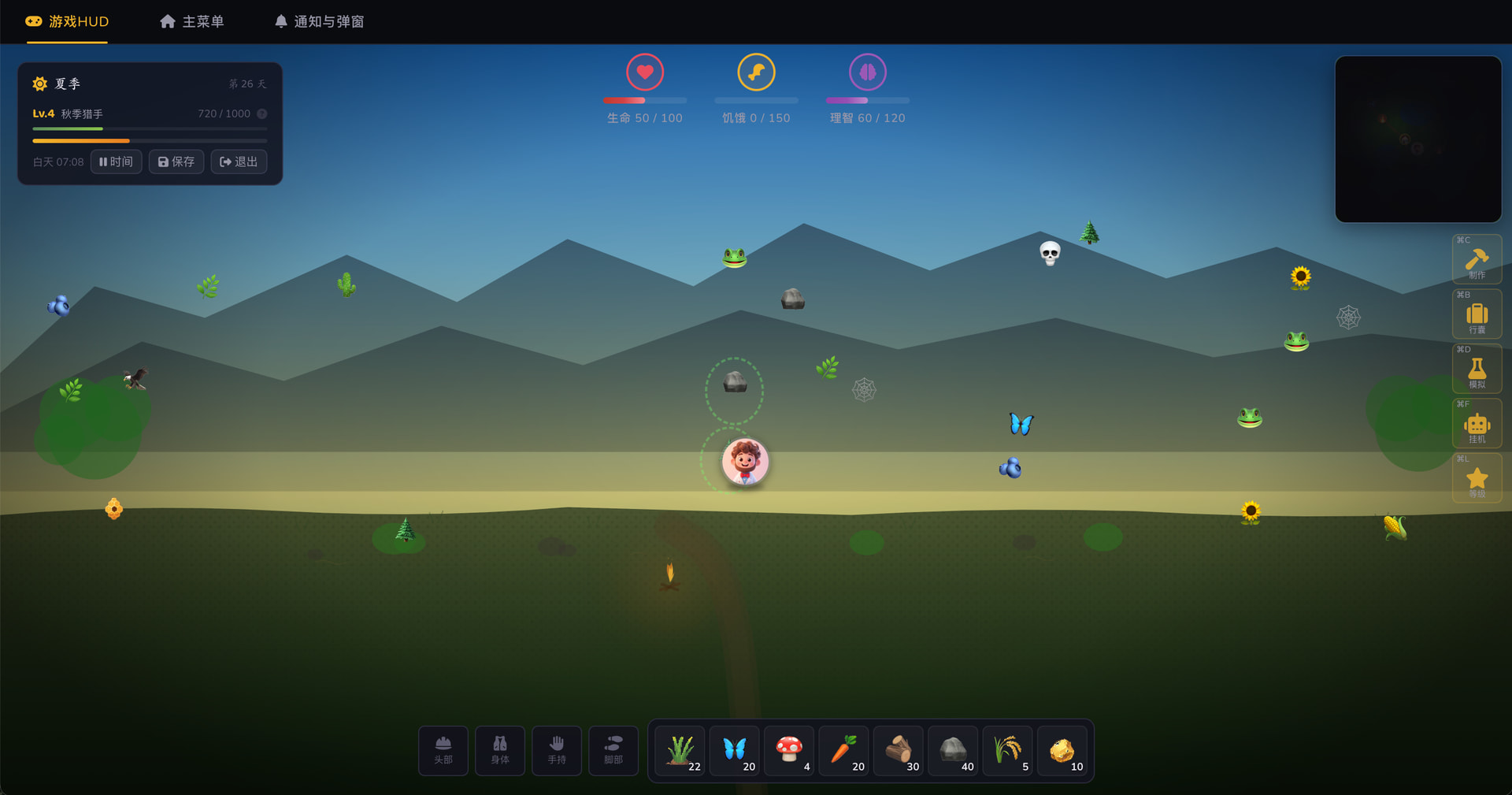Select the 手持 hand equipment slot

pyautogui.click(x=557, y=750)
